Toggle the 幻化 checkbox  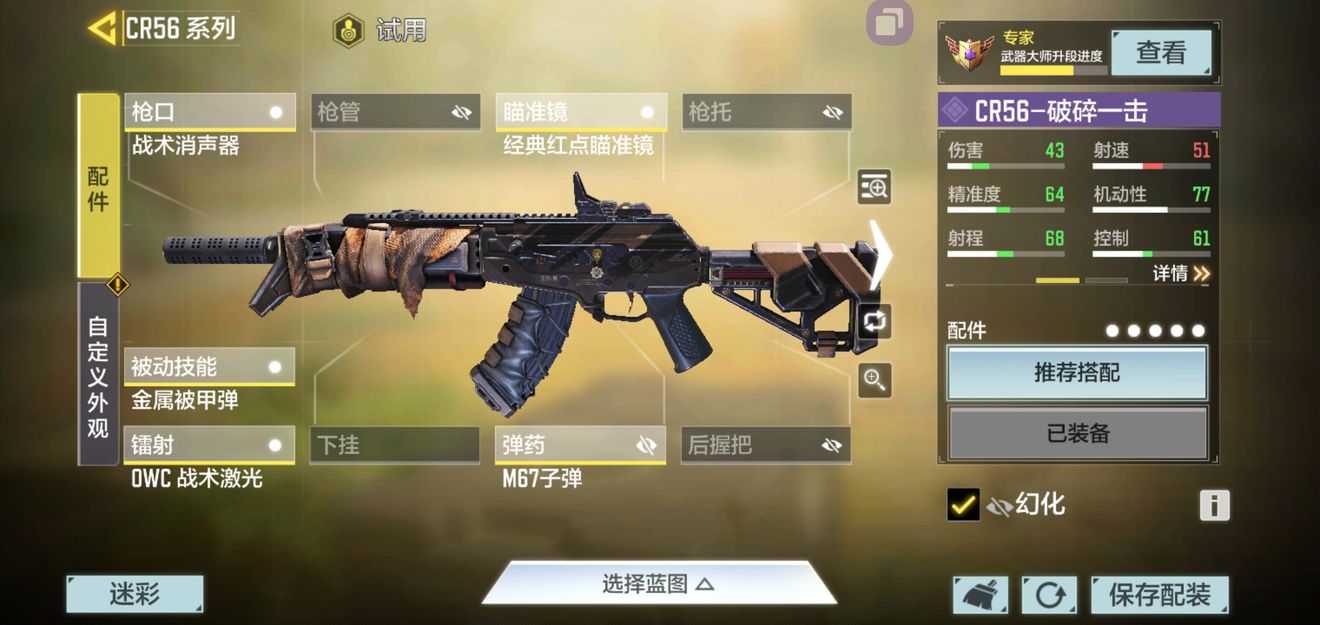tap(963, 505)
